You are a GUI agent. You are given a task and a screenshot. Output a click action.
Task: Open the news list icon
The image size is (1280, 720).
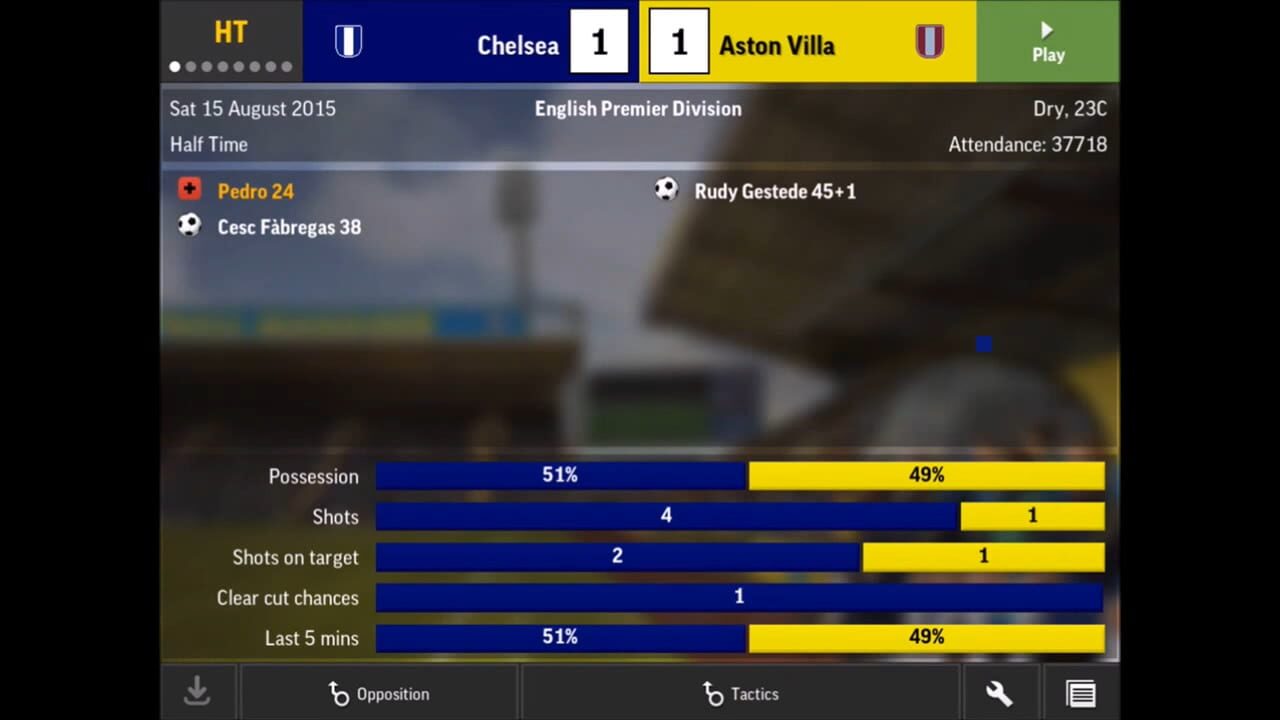(x=1081, y=691)
